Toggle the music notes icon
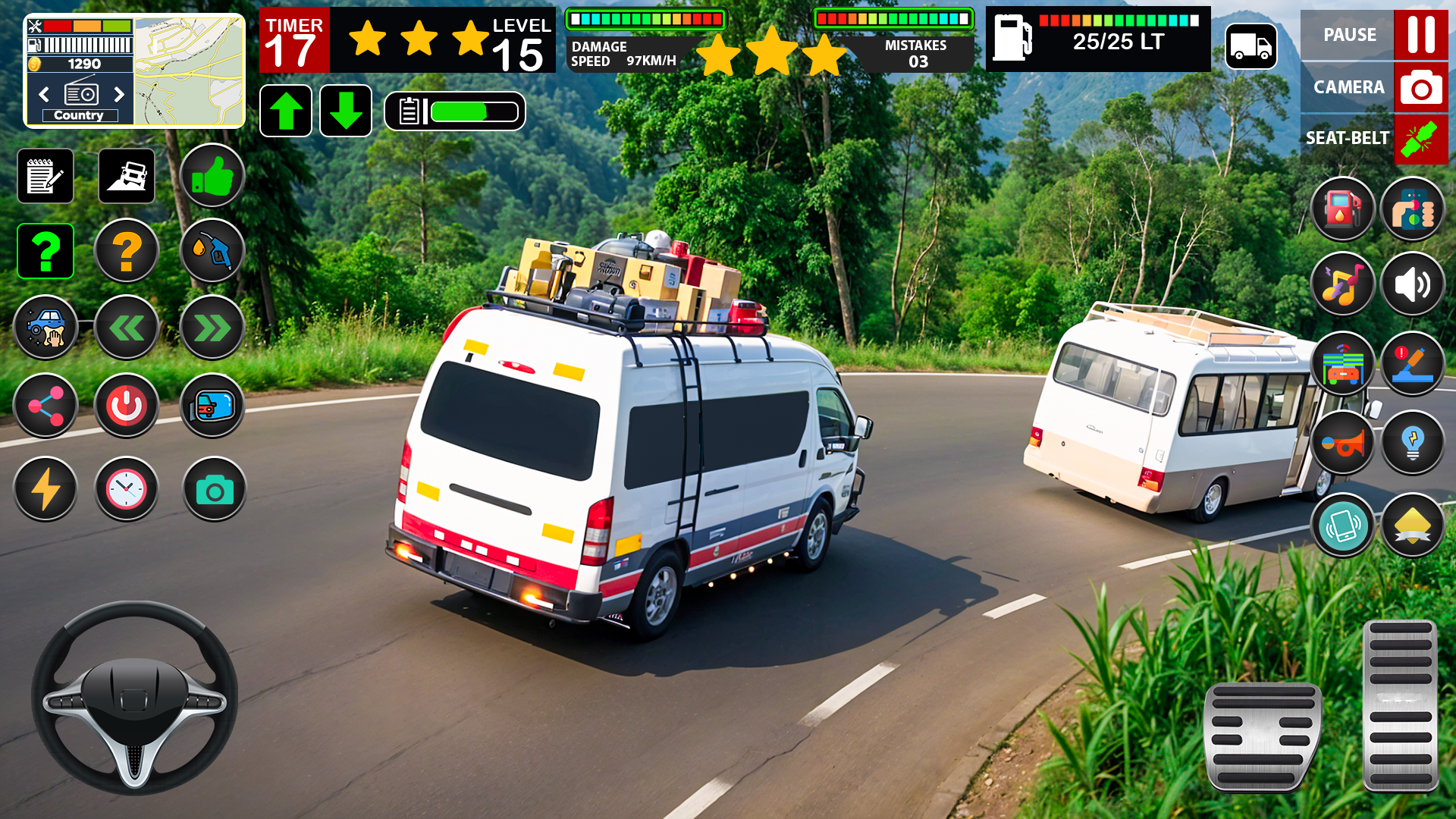 1342,285
